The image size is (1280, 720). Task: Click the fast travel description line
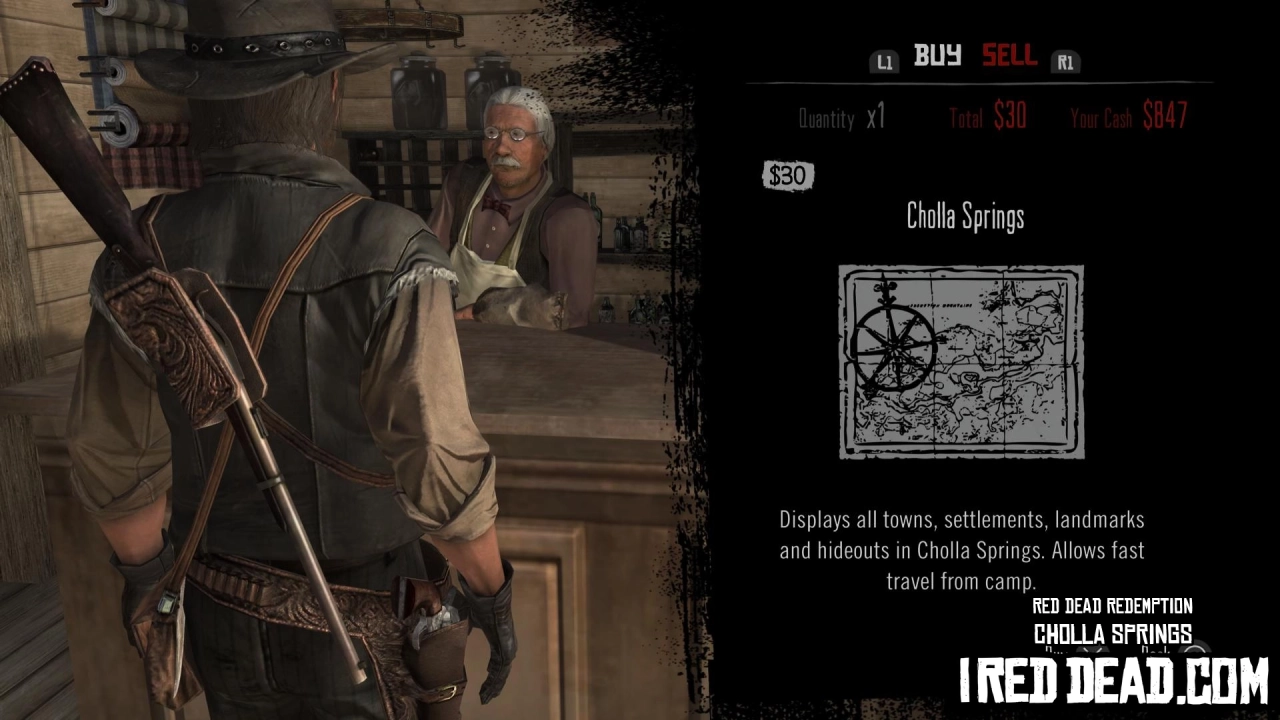(x=961, y=580)
